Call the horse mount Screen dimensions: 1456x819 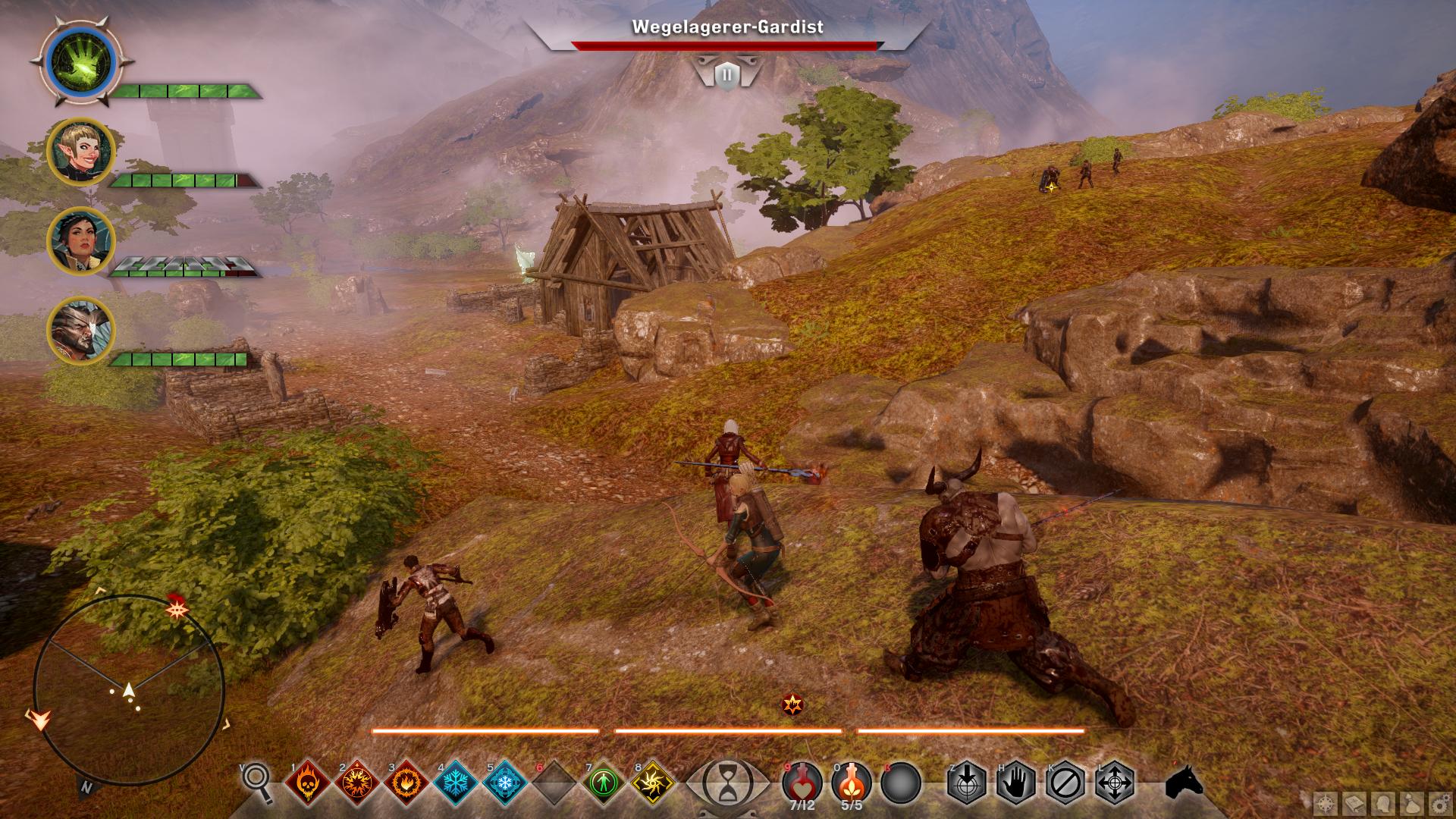[x=1184, y=781]
